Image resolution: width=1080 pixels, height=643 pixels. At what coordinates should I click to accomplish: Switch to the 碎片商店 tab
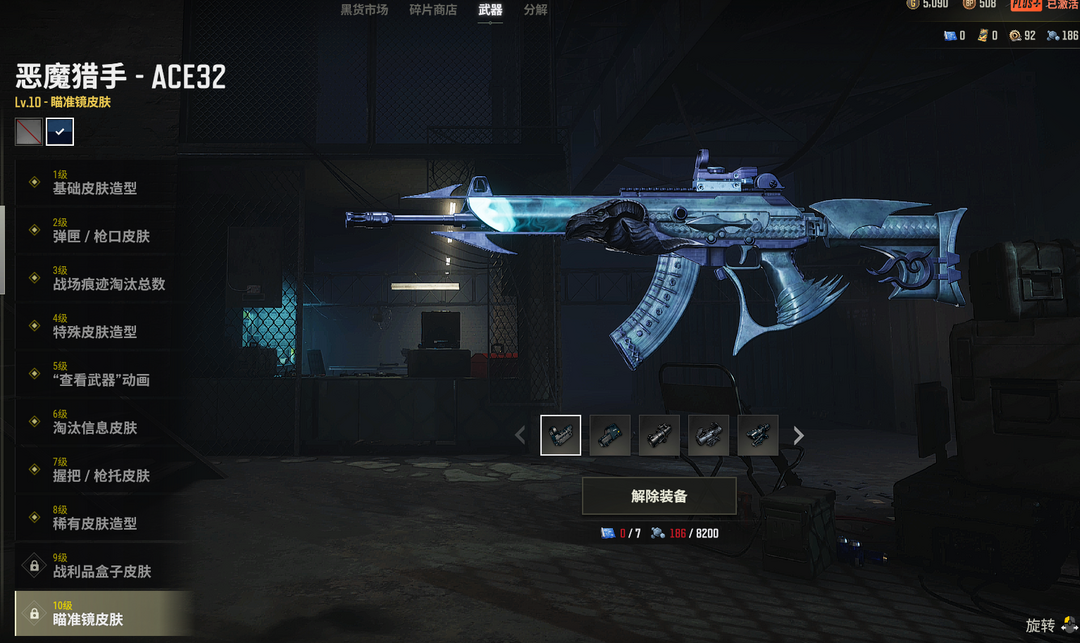point(433,10)
